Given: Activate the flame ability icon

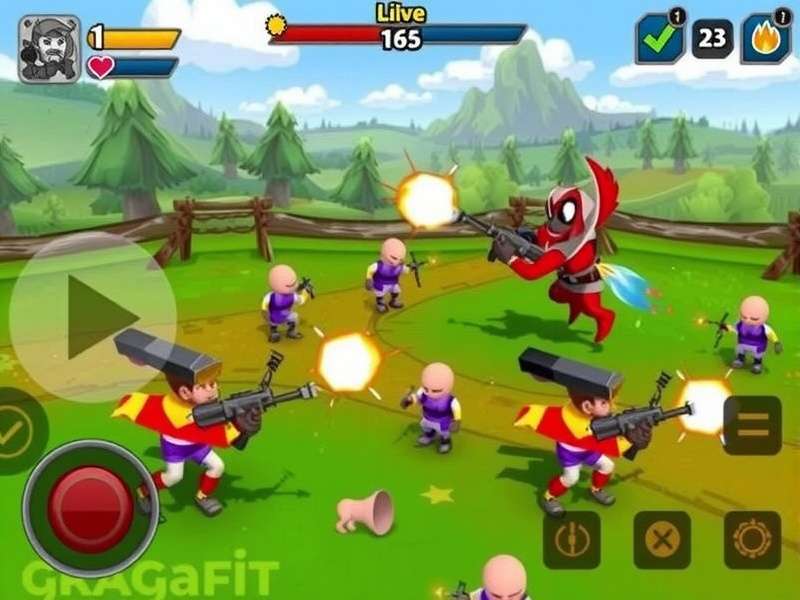Looking at the screenshot, I should [765, 41].
